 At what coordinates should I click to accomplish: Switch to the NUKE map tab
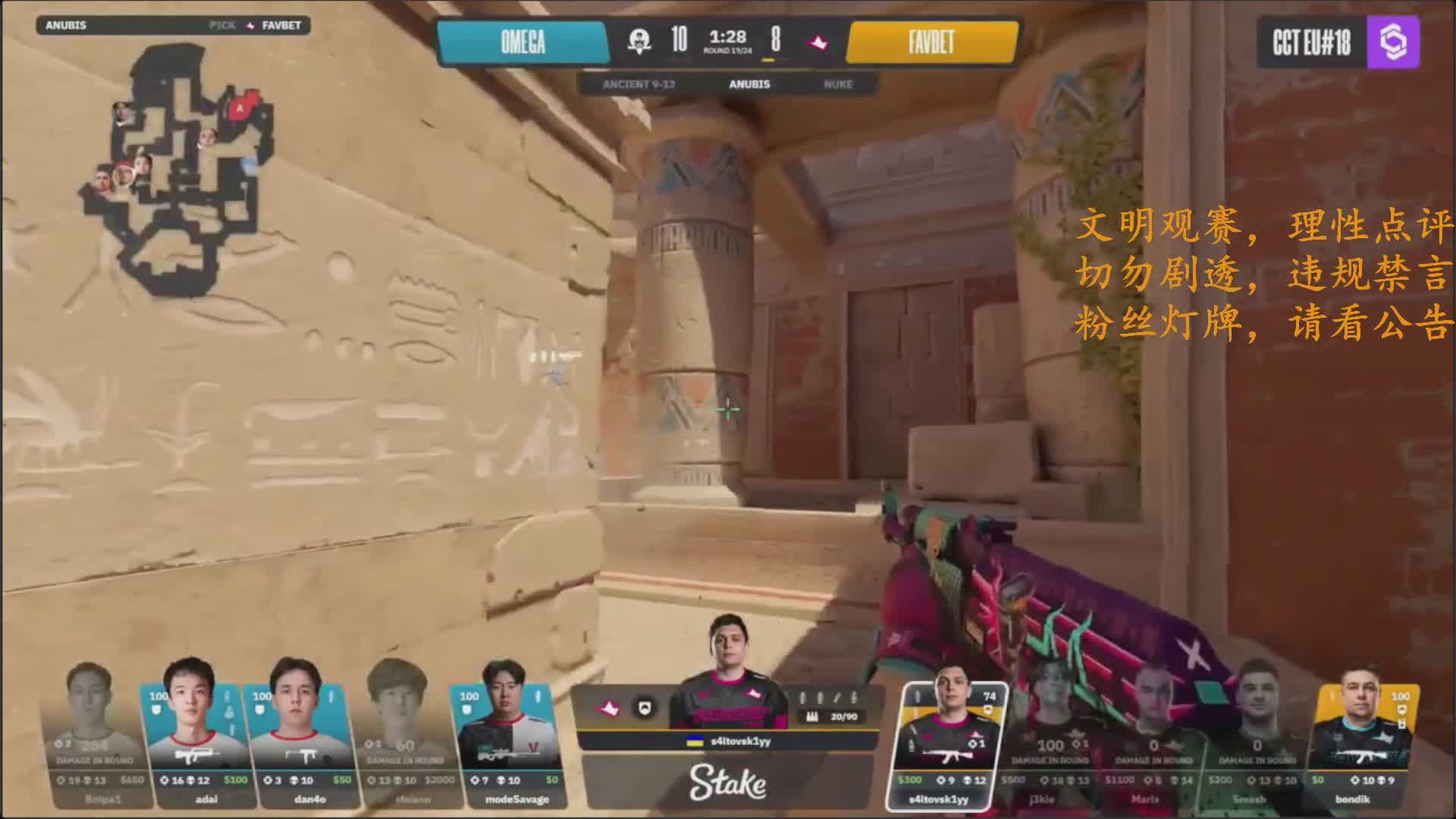838,84
